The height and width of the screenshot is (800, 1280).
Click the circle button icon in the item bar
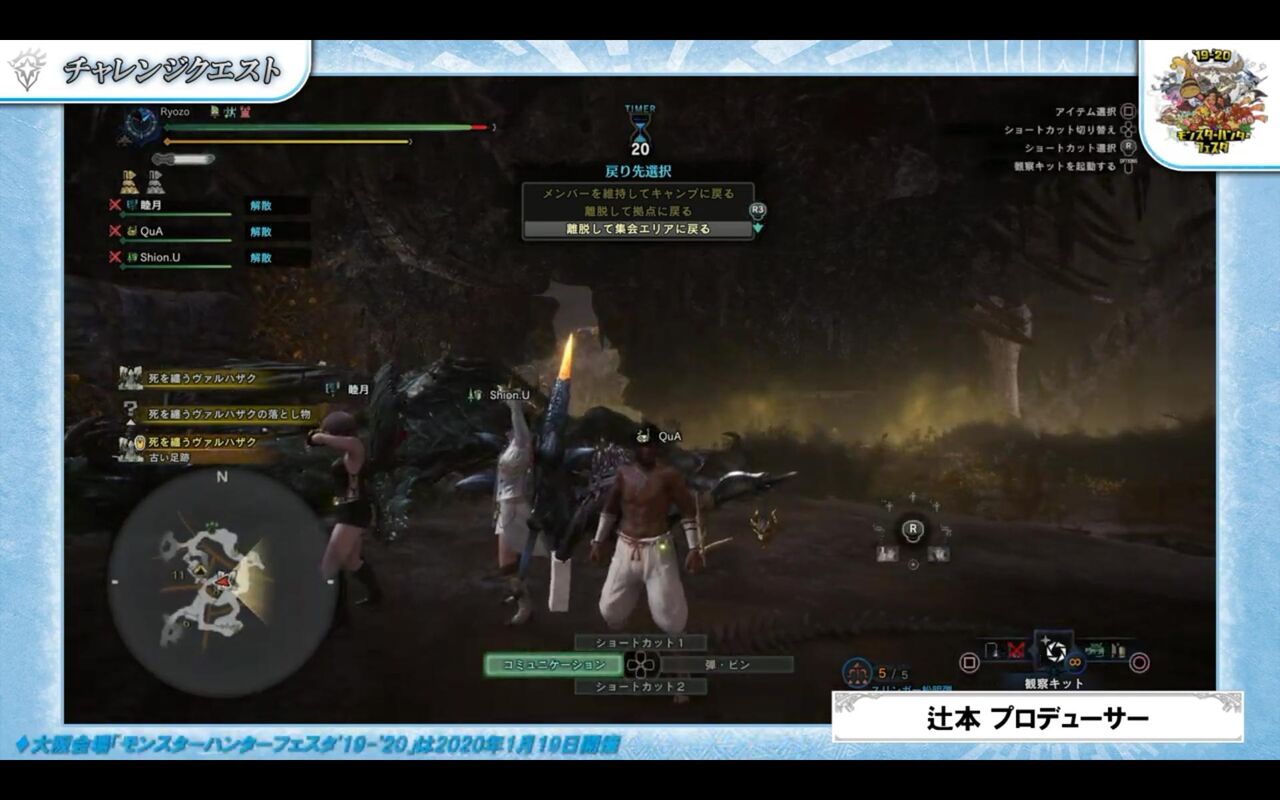tap(1139, 661)
